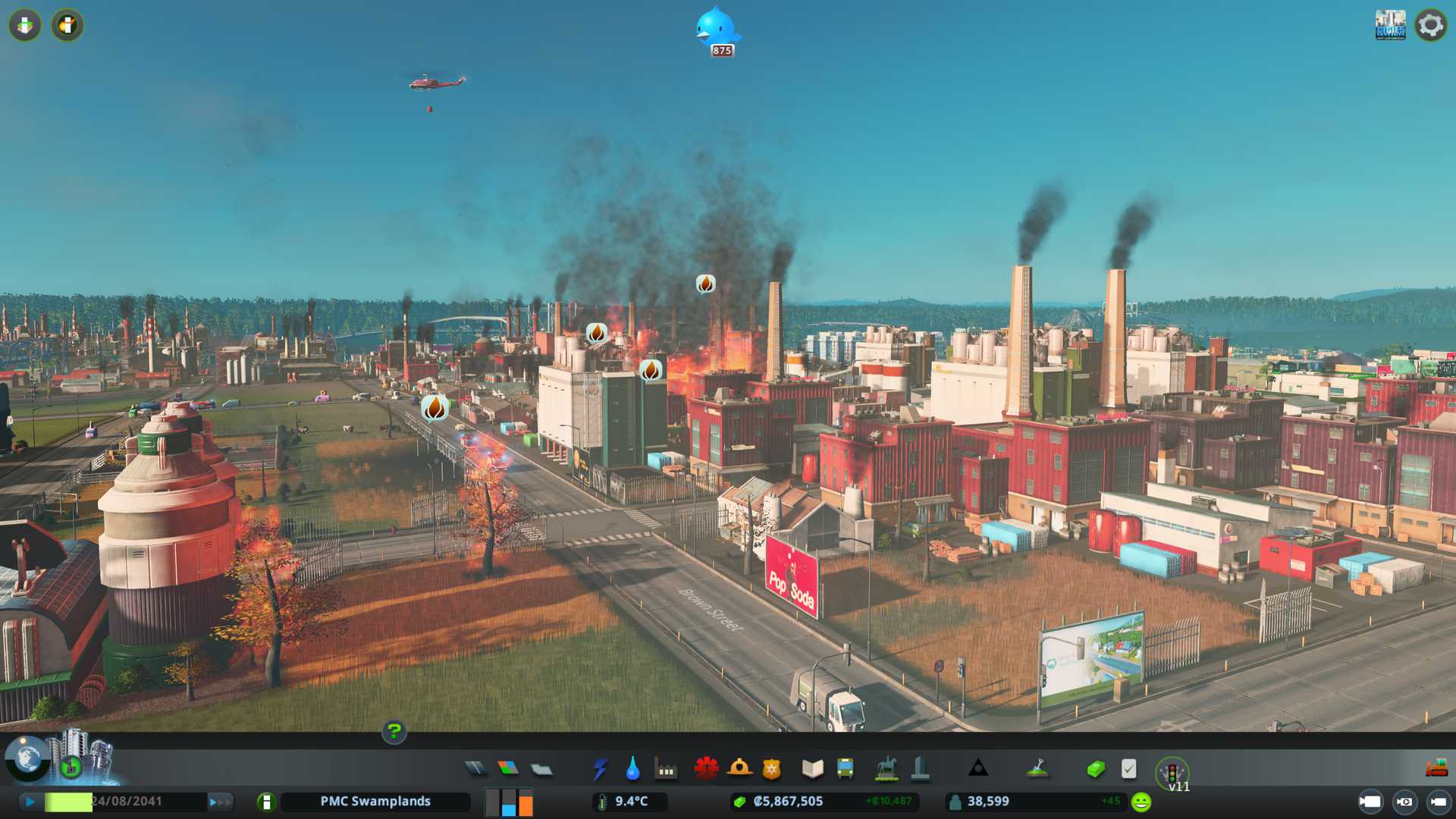This screenshot has width=1456, height=819.
Task: Select the Water and Sewage droplet icon
Action: click(x=632, y=769)
